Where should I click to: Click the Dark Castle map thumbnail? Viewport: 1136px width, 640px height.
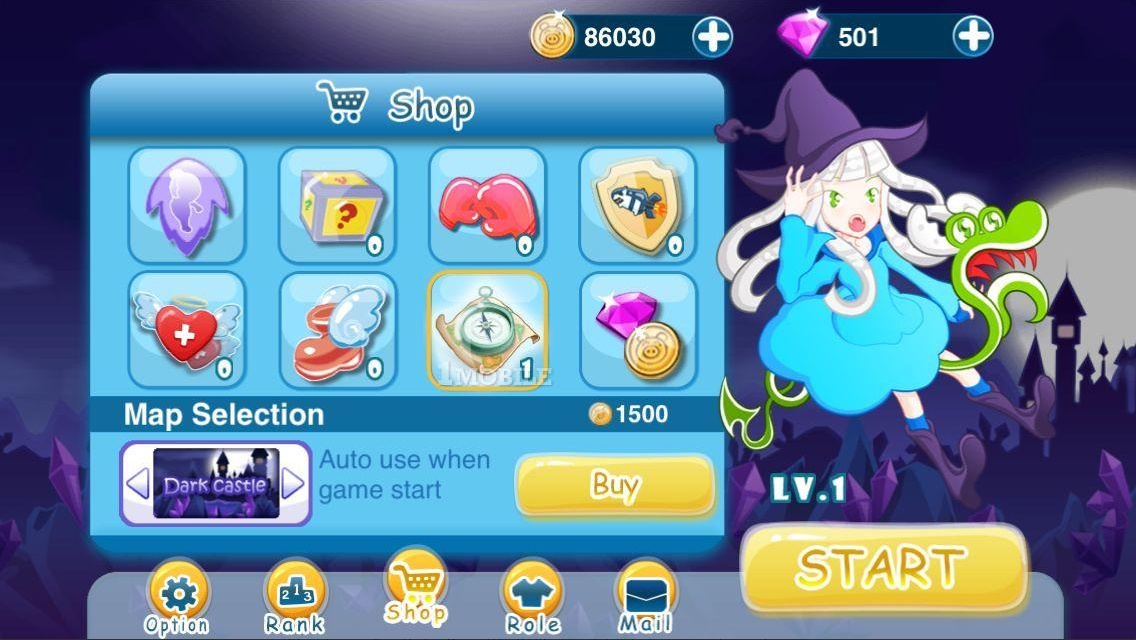coord(215,485)
